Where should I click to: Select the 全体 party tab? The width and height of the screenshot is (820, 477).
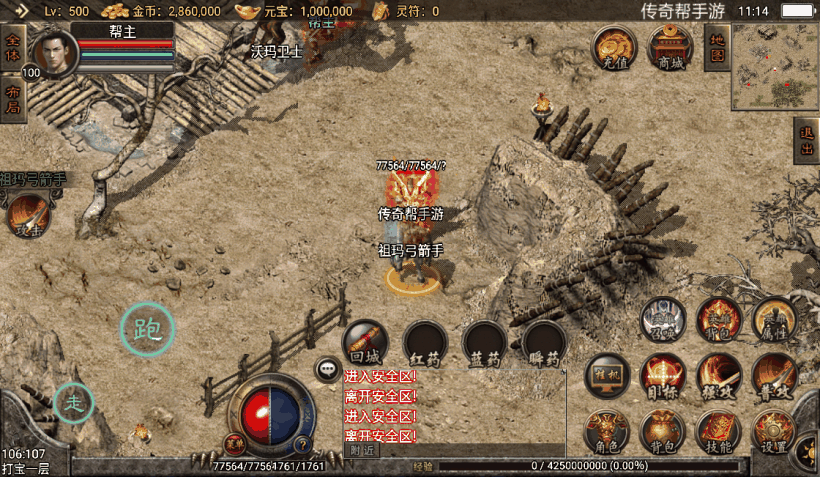(12, 49)
